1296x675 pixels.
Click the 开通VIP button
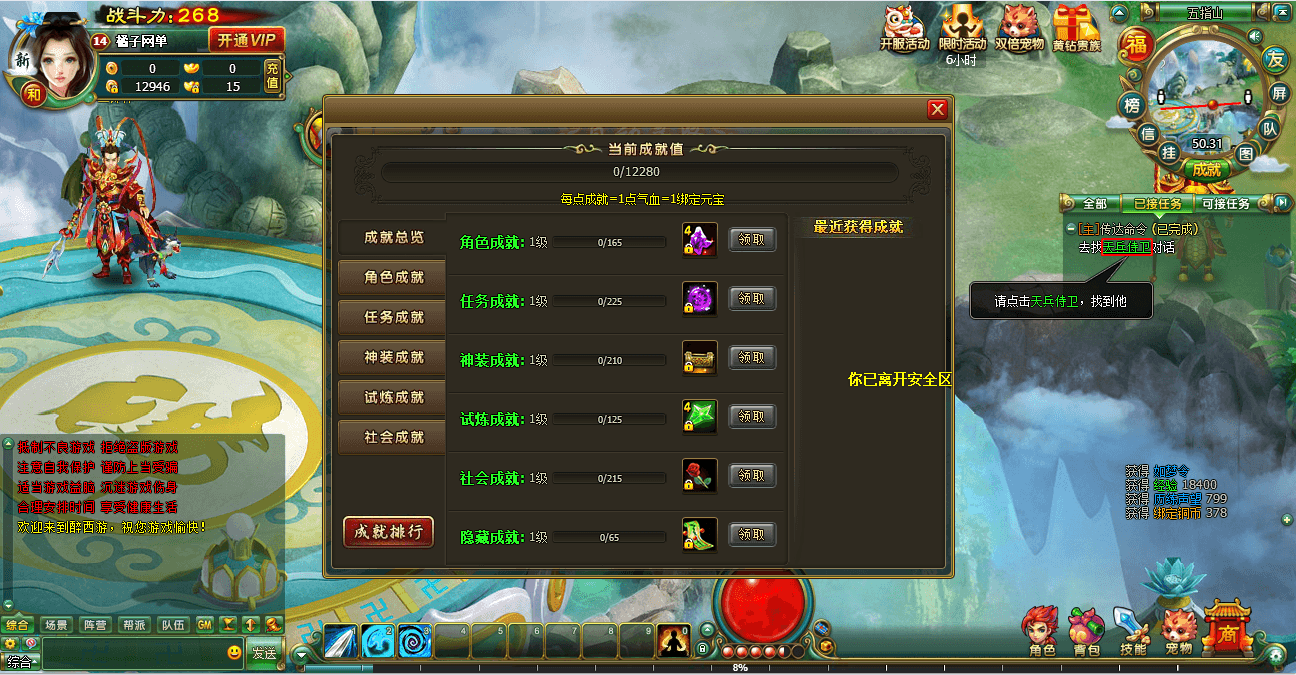(x=246, y=41)
